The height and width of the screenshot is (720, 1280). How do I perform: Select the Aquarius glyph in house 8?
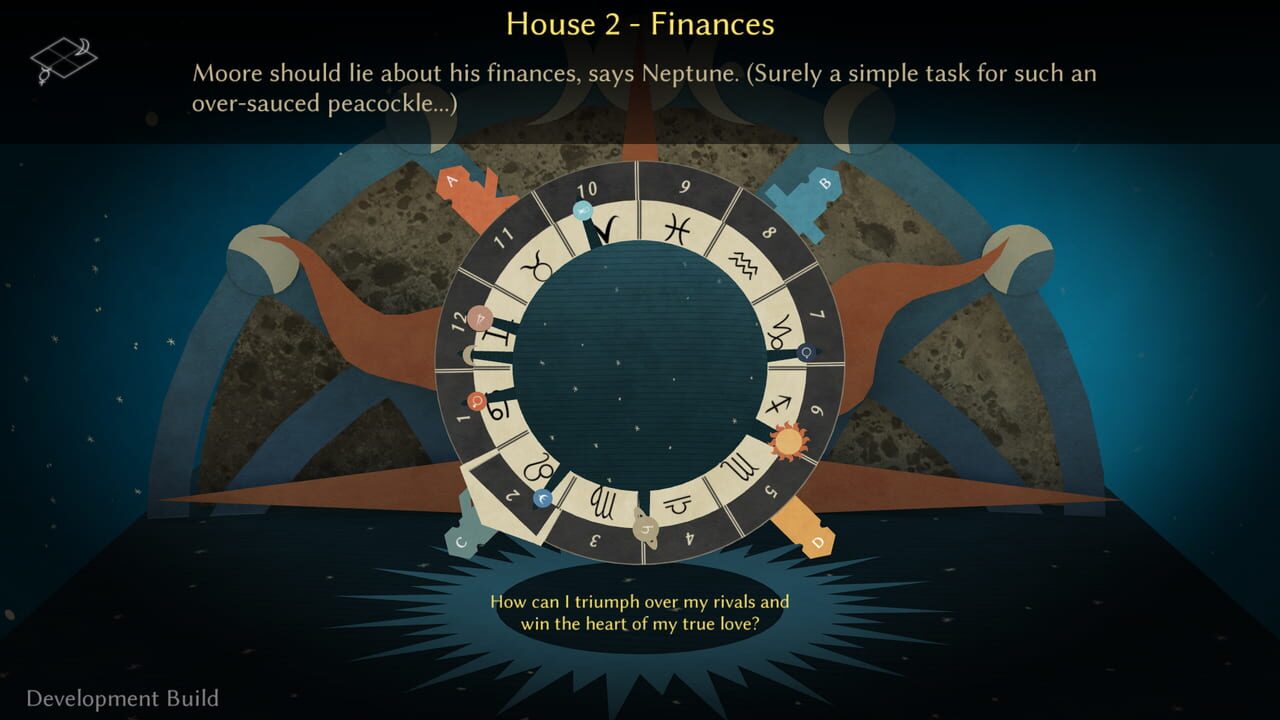[x=745, y=261]
